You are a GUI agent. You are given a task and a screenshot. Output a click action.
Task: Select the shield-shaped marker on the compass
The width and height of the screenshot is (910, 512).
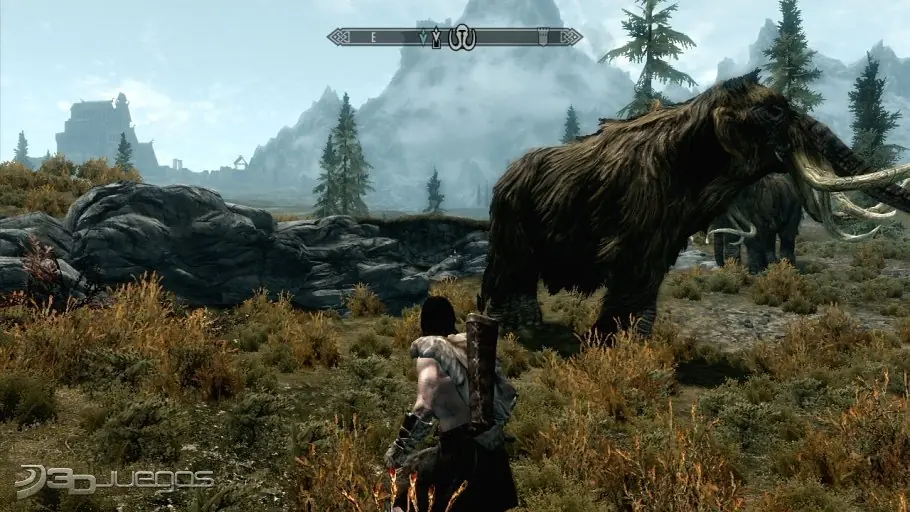tap(543, 37)
